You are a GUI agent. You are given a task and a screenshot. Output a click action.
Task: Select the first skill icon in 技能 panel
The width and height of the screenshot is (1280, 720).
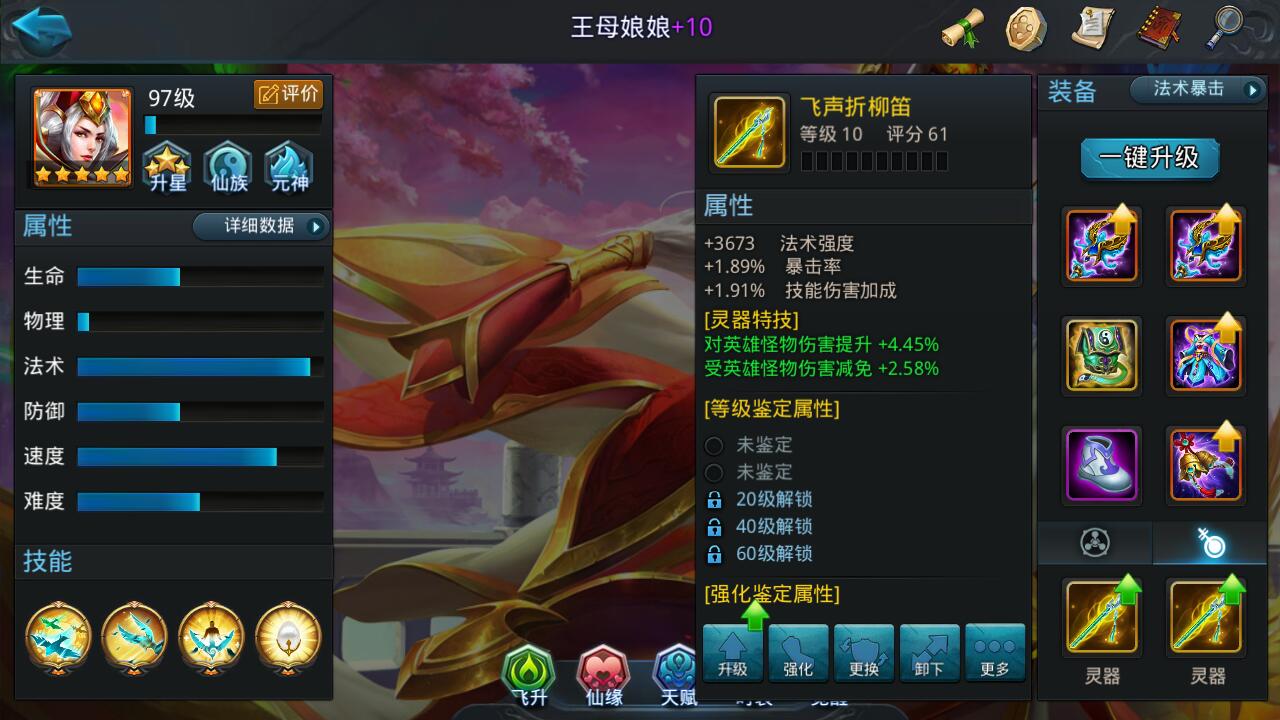pyautogui.click(x=58, y=638)
